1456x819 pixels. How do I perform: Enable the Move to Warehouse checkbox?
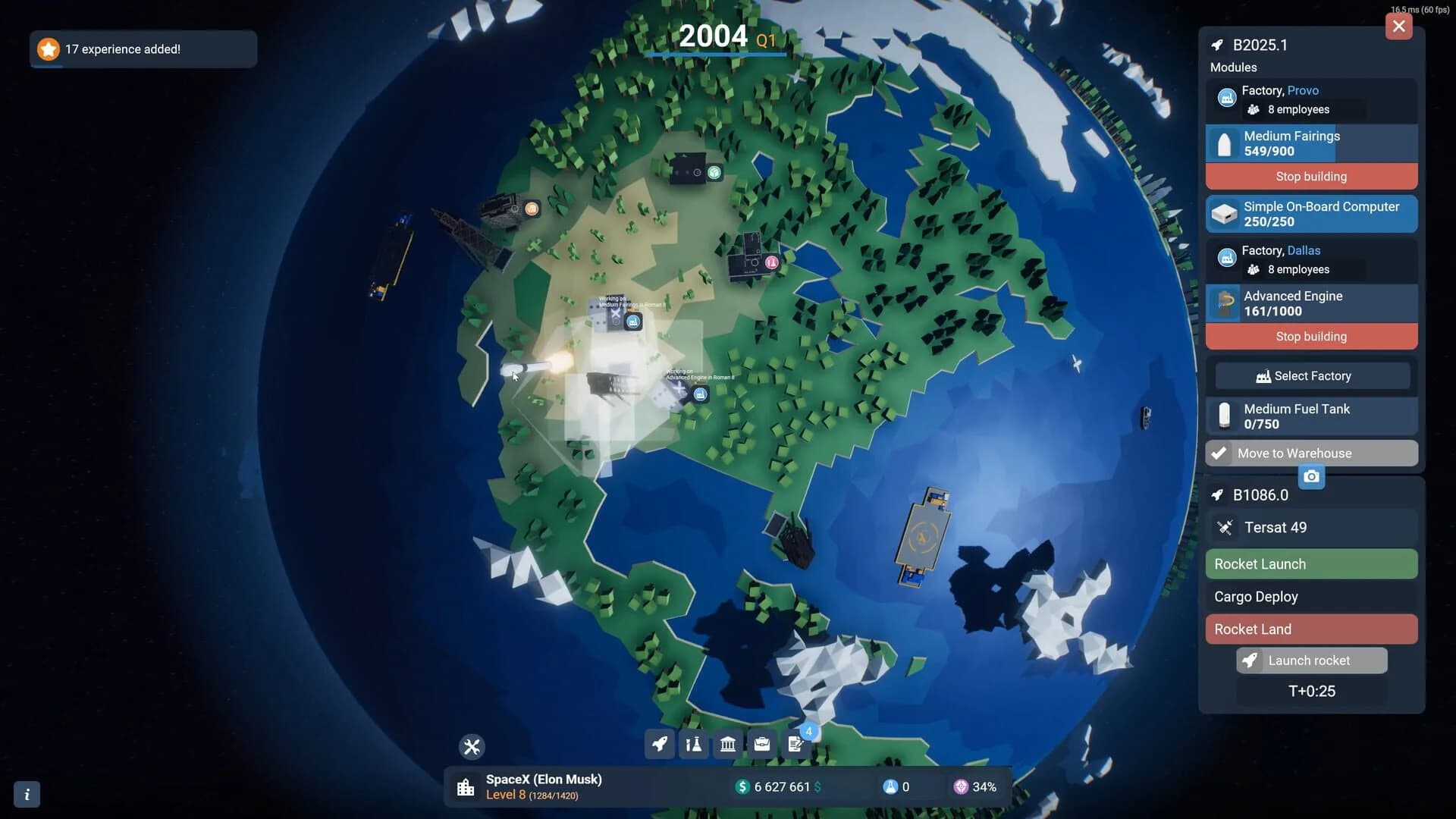coord(1220,453)
